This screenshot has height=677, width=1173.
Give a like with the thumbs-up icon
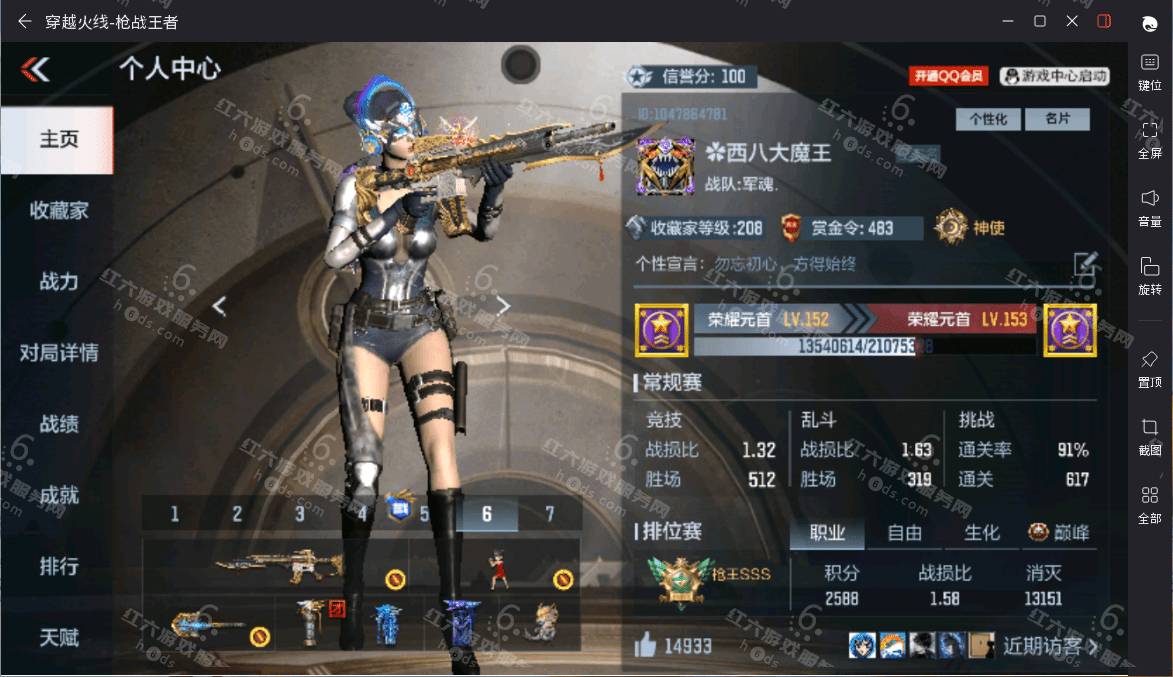pyautogui.click(x=645, y=645)
